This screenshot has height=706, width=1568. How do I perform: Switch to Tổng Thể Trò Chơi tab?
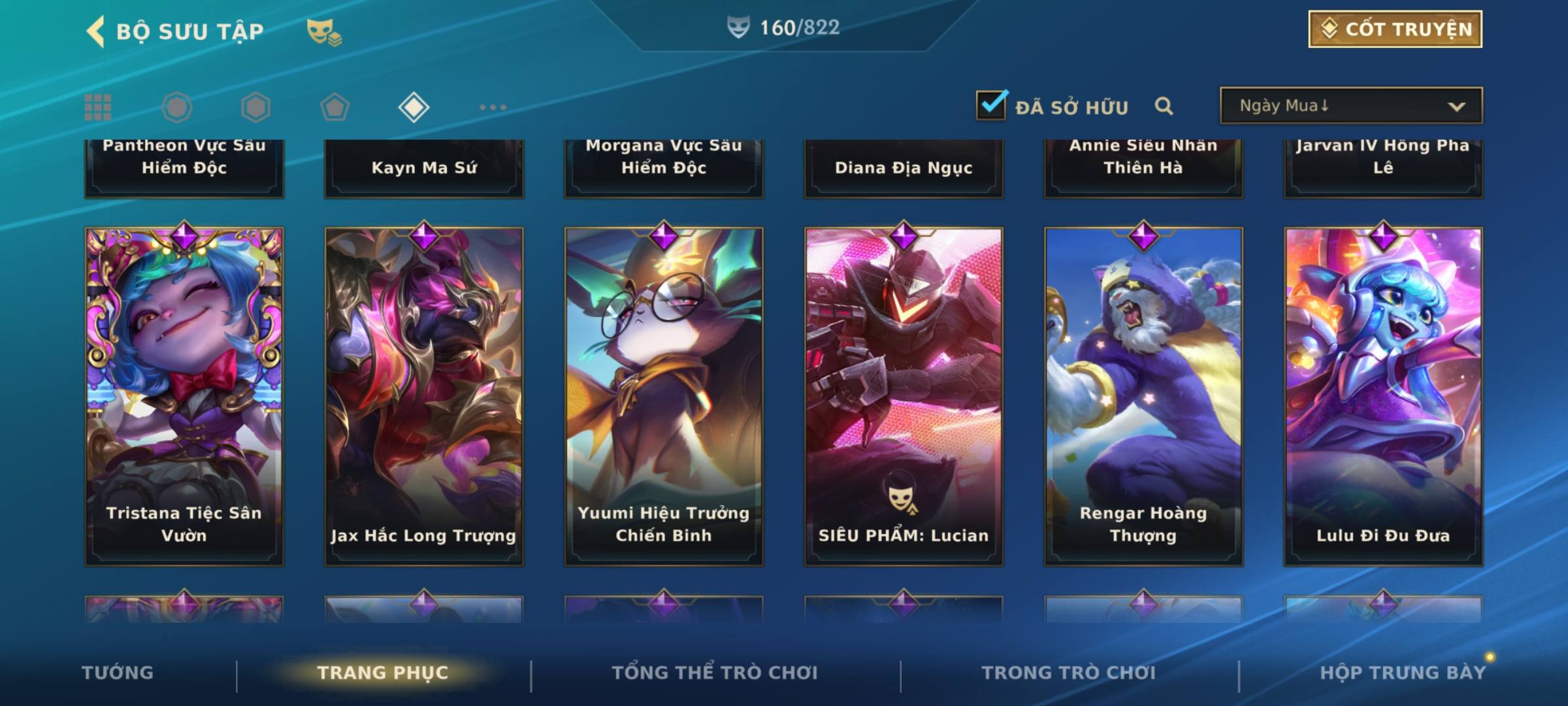pyautogui.click(x=715, y=673)
